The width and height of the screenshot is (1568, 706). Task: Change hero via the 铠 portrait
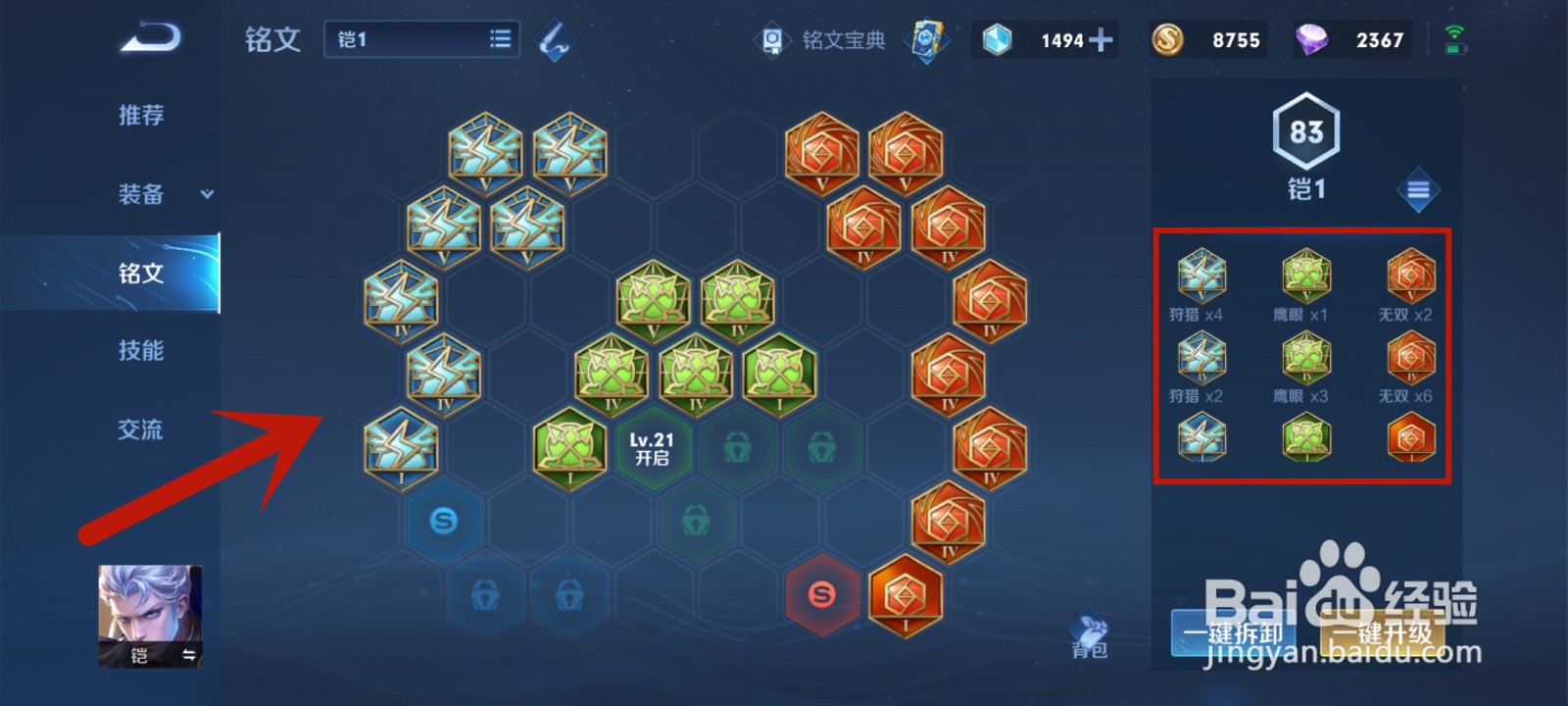(x=150, y=616)
